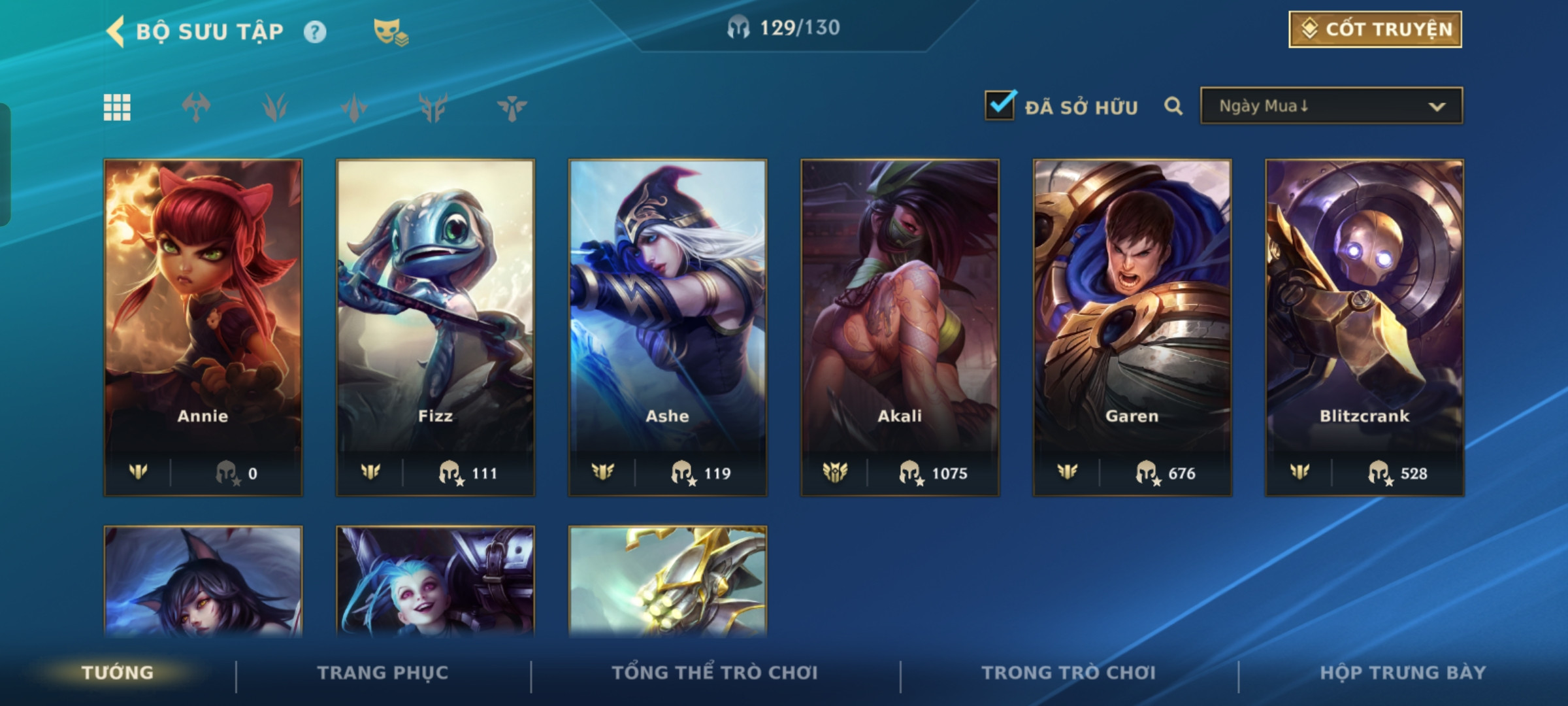Switch to the Trang Phục tab
Screen dimensions: 1568x706
tap(383, 673)
